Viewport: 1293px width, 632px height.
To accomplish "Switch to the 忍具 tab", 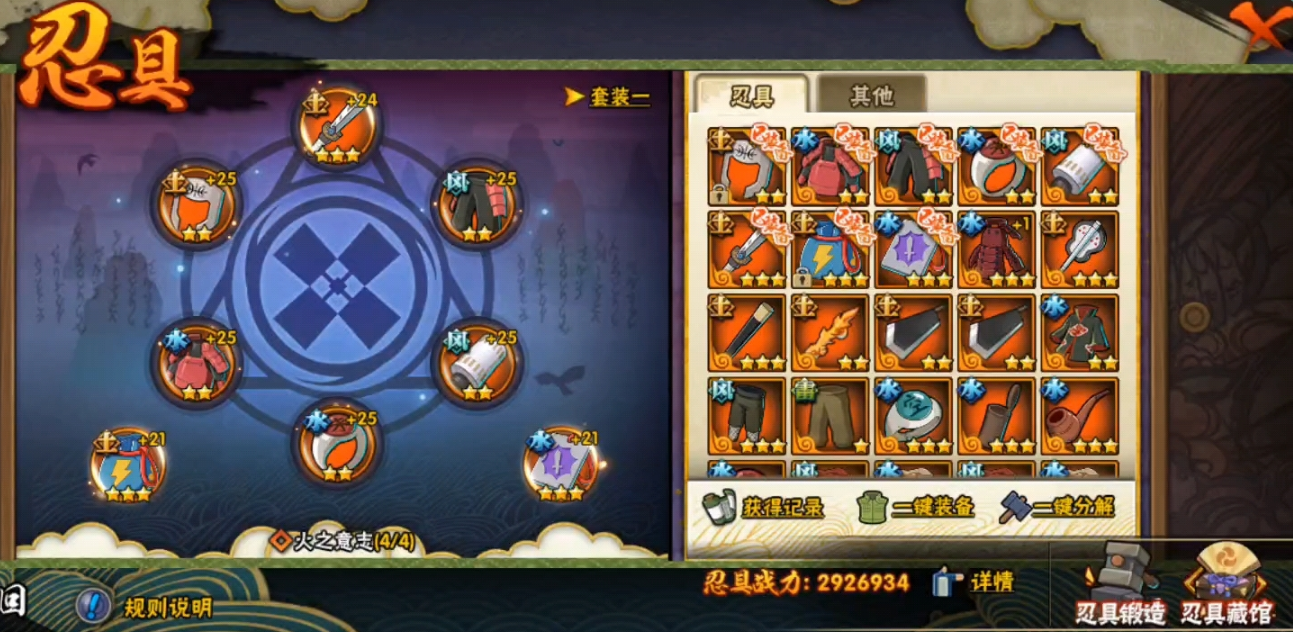I will (752, 96).
